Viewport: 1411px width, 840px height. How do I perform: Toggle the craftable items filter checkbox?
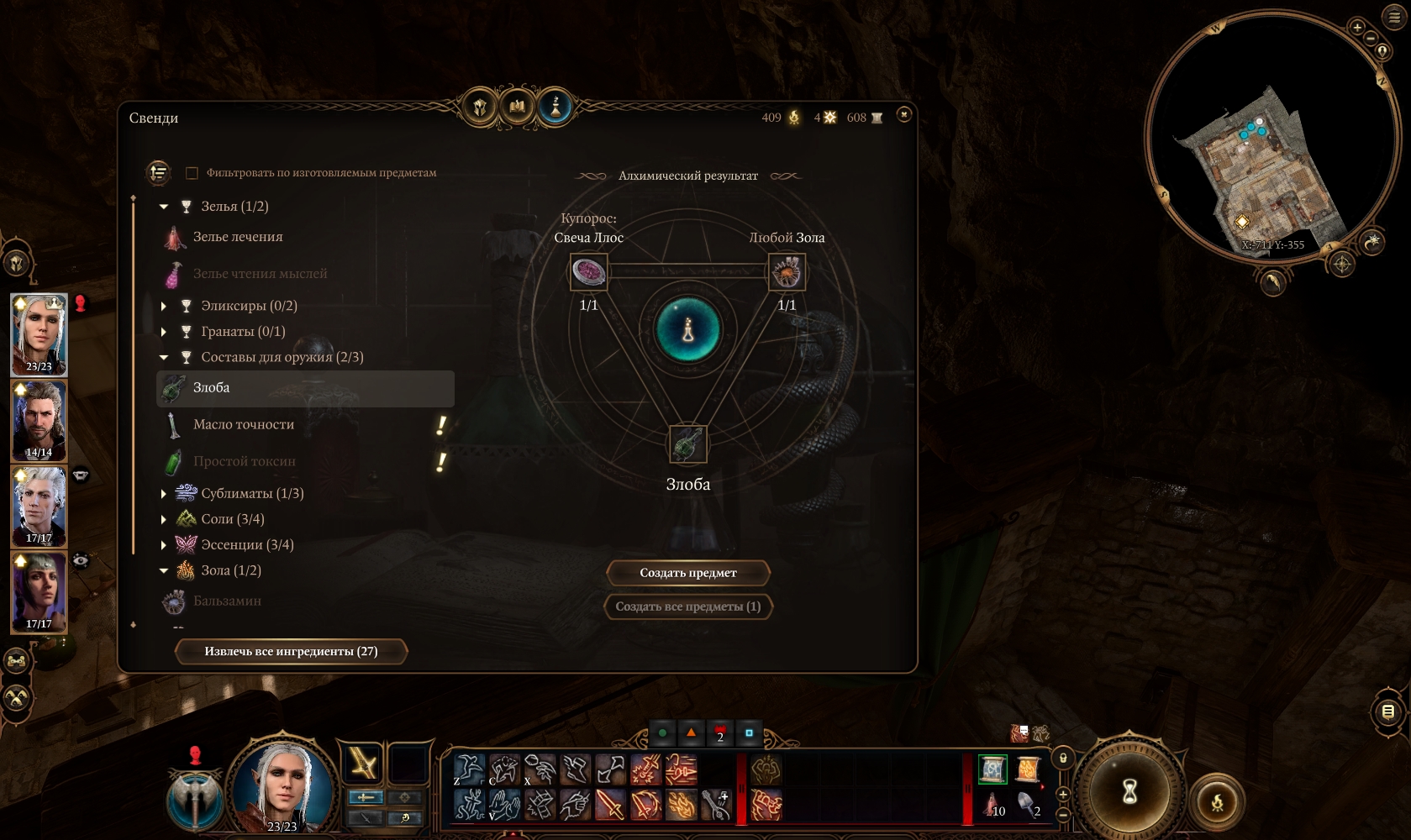[x=192, y=173]
